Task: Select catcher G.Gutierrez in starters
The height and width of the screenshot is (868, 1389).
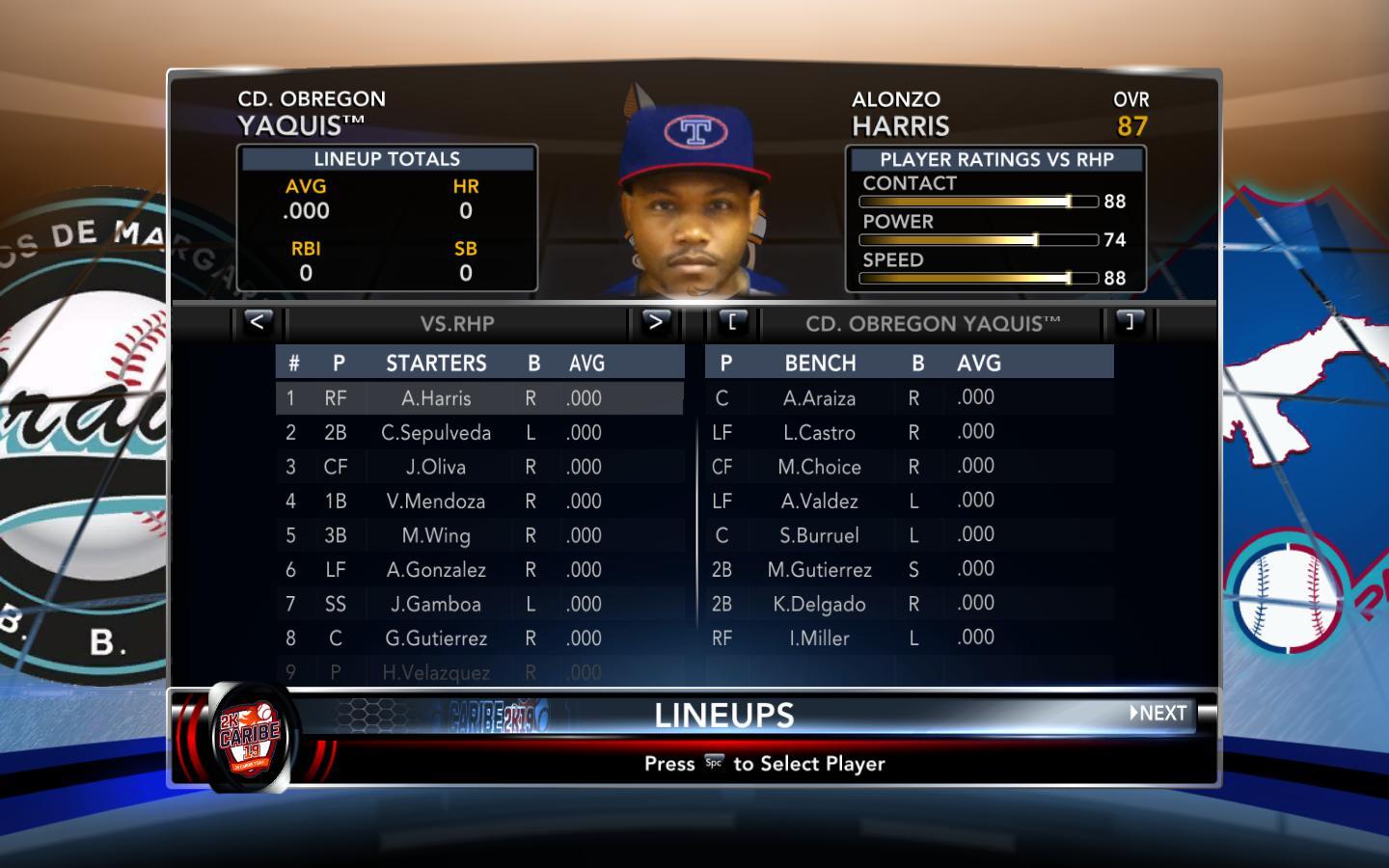Action: [436, 638]
